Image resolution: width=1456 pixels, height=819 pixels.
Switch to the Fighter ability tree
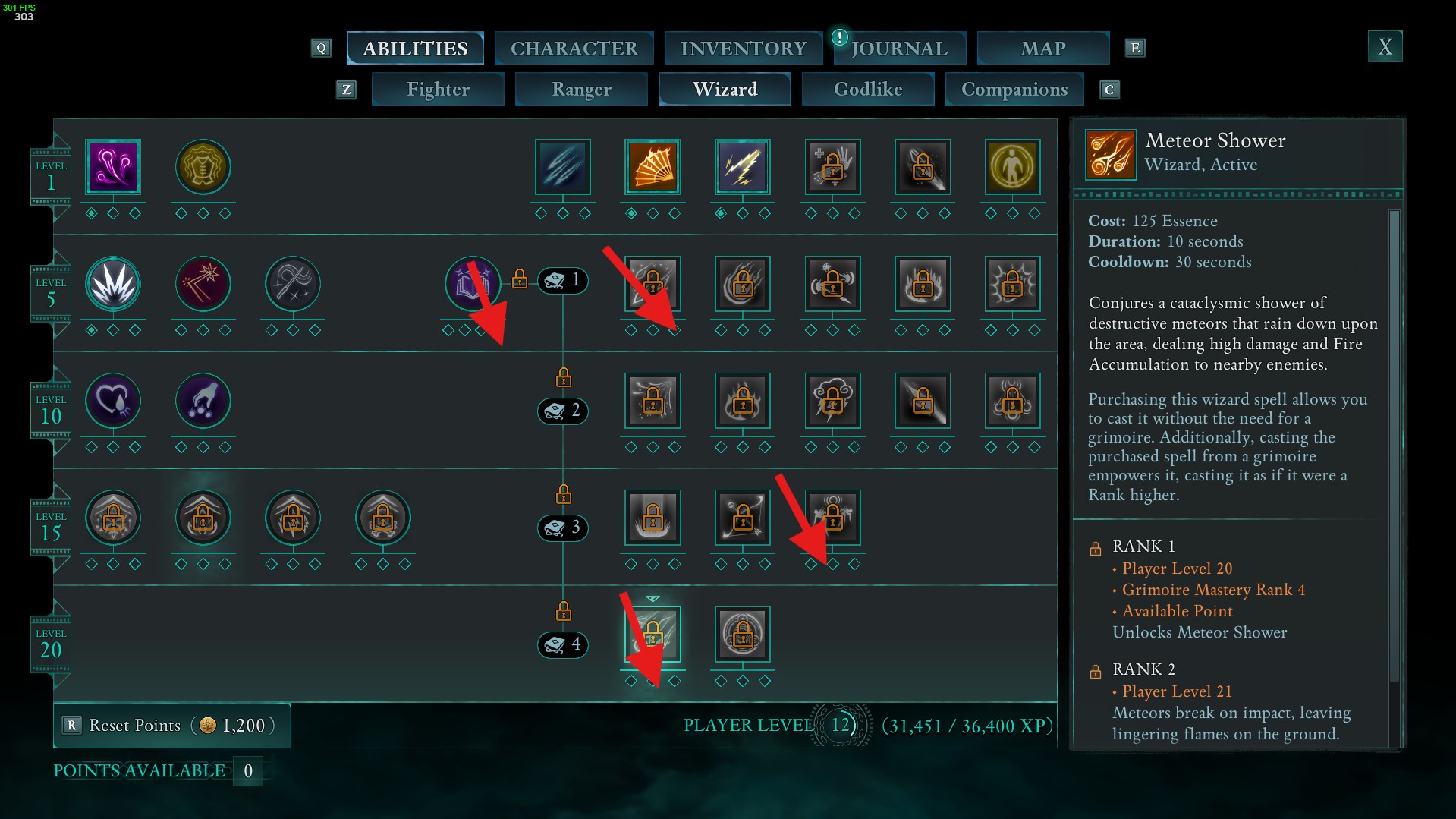pyautogui.click(x=438, y=90)
